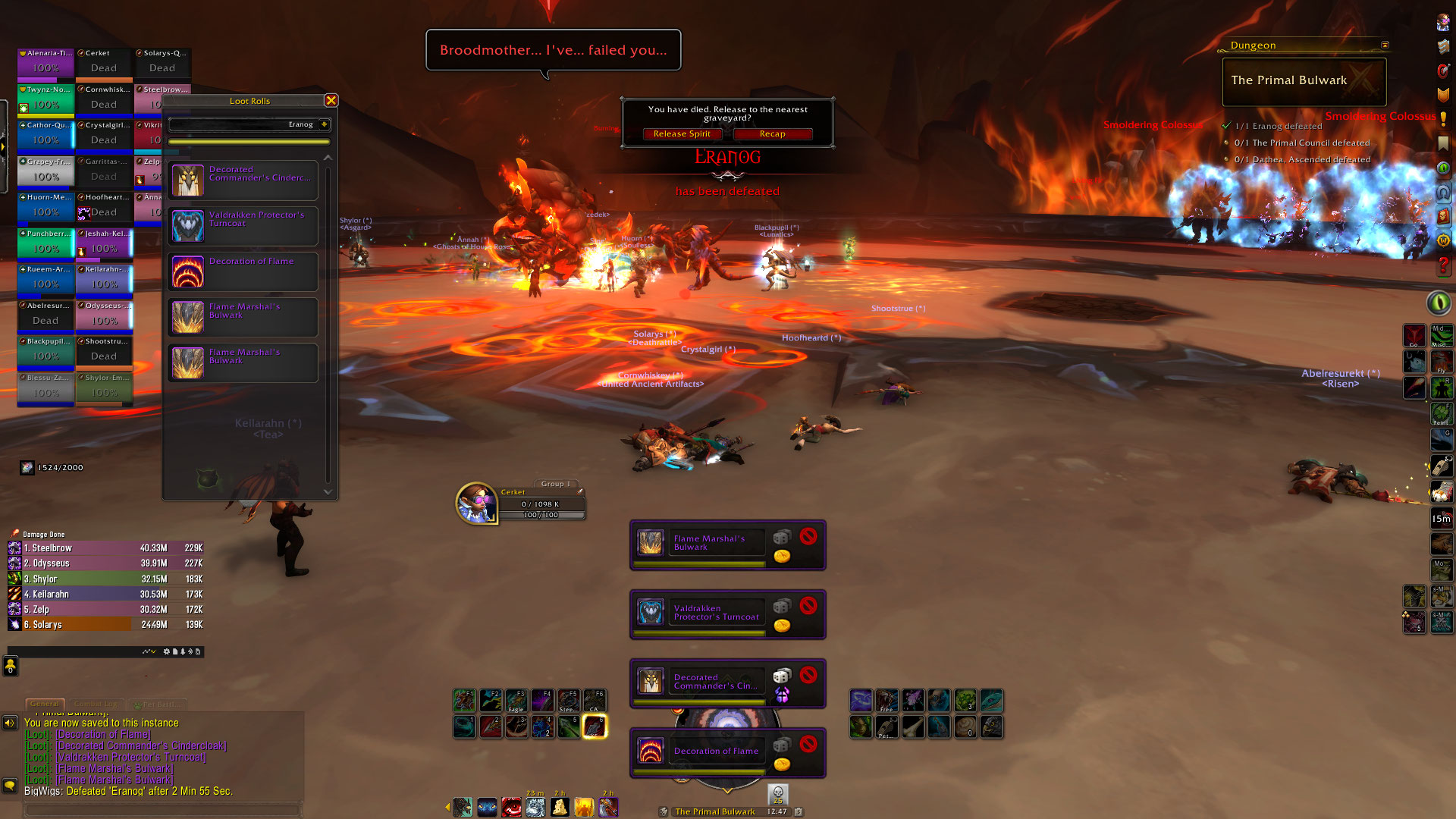This screenshot has width=1456, height=819.
Task: Switch to the Combat Log chat tab
Action: click(x=98, y=704)
